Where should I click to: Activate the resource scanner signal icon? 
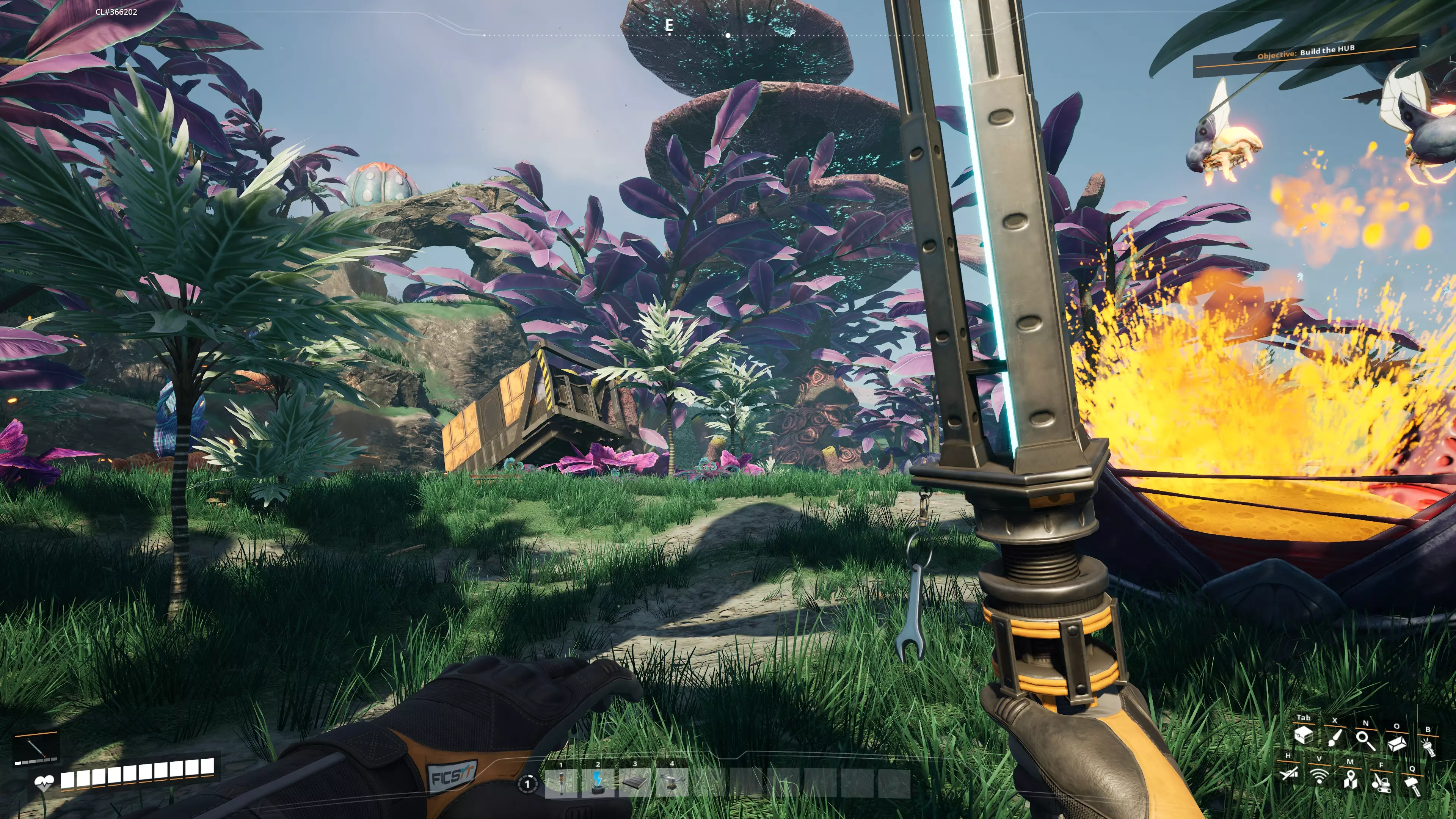[1319, 776]
